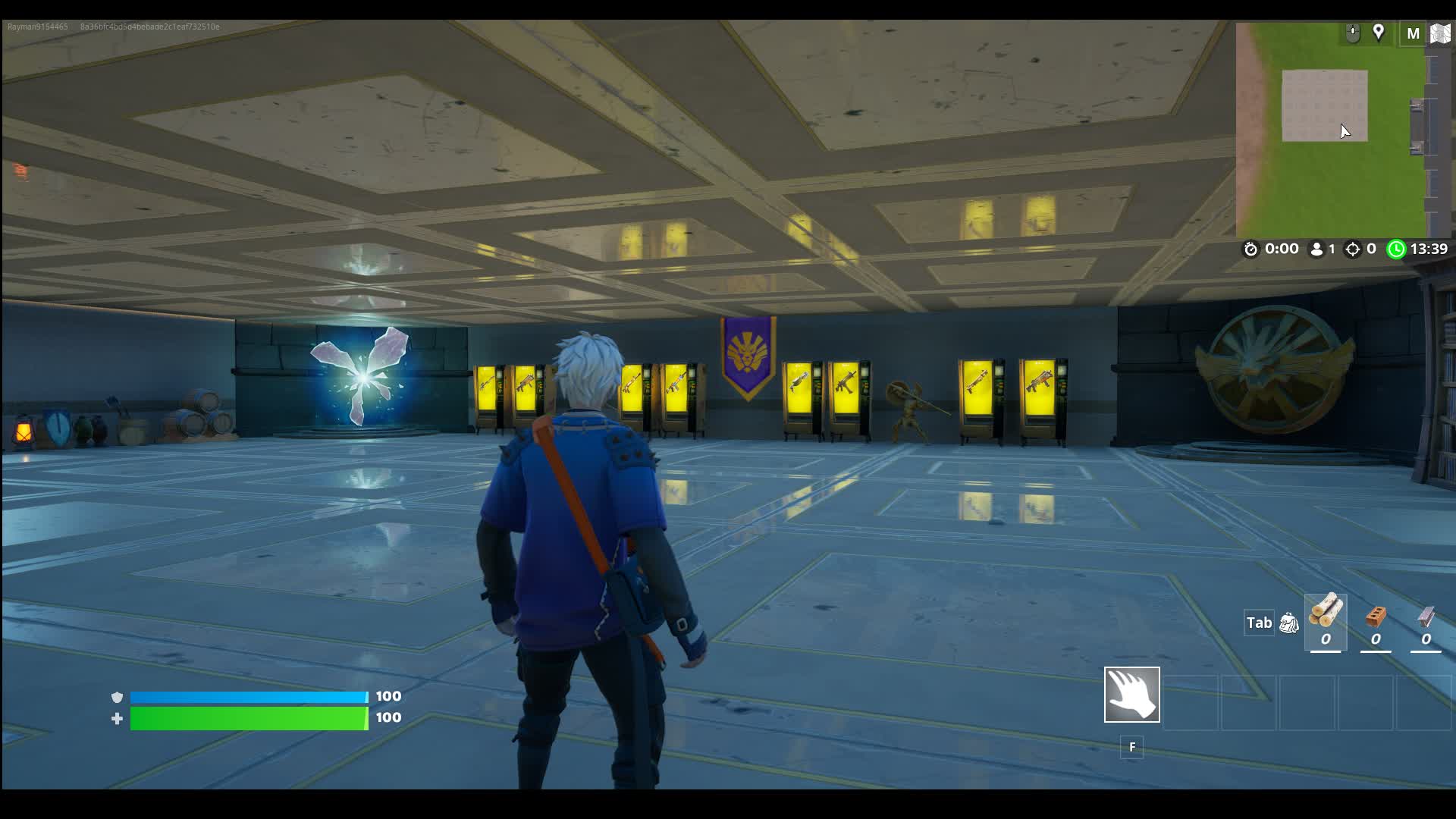Open the fullscreen map with the M button
Viewport: 1456px width, 819px height.
coord(1412,33)
